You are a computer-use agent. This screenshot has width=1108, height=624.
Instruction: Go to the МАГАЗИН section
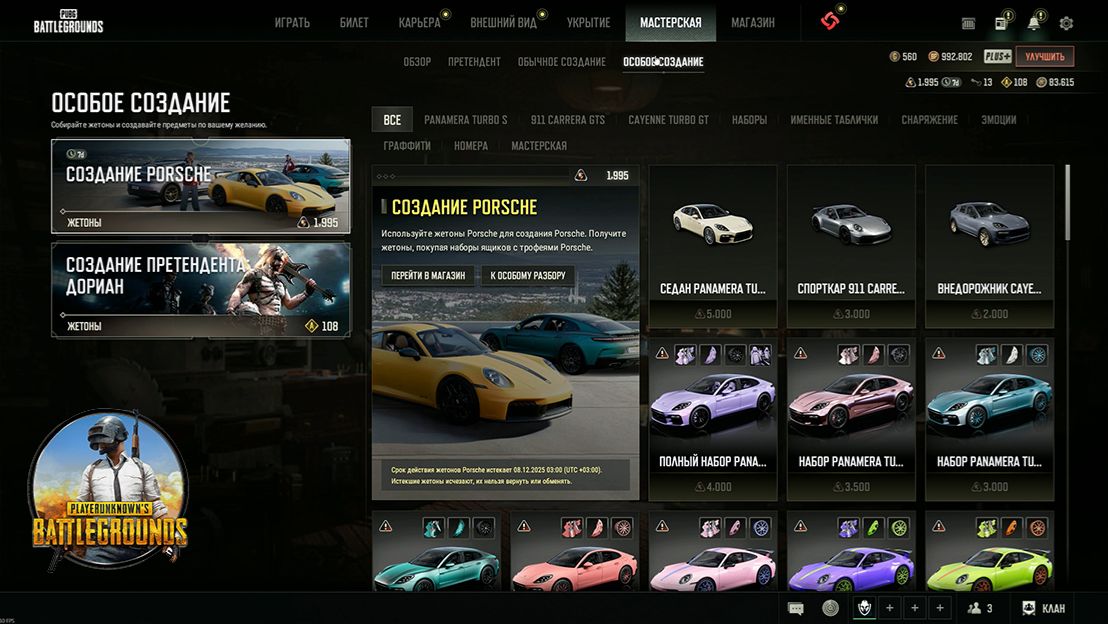(752, 22)
